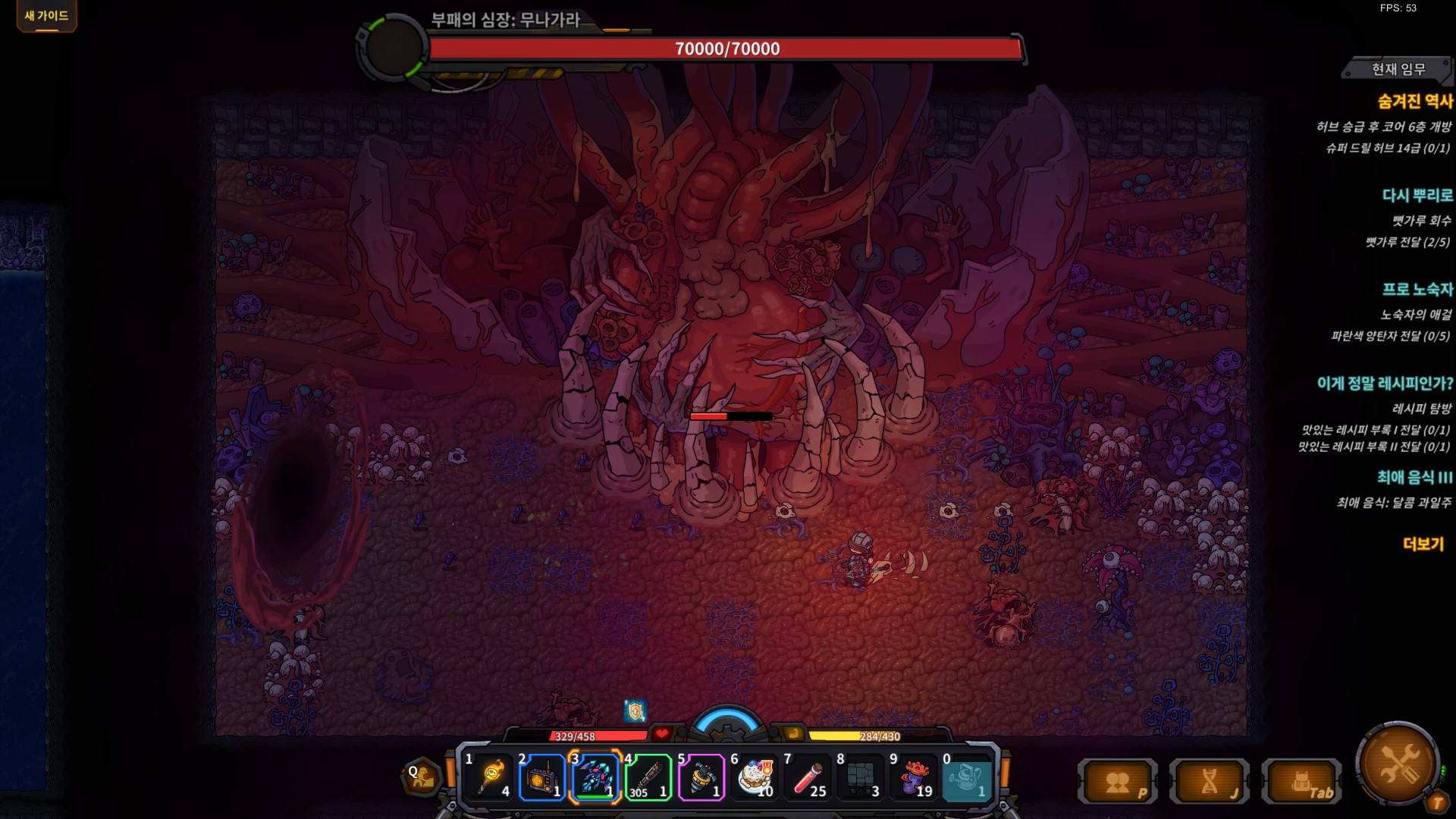Expand the quest list with 더보기
Screen dimensions: 1456x819
pos(1423,544)
